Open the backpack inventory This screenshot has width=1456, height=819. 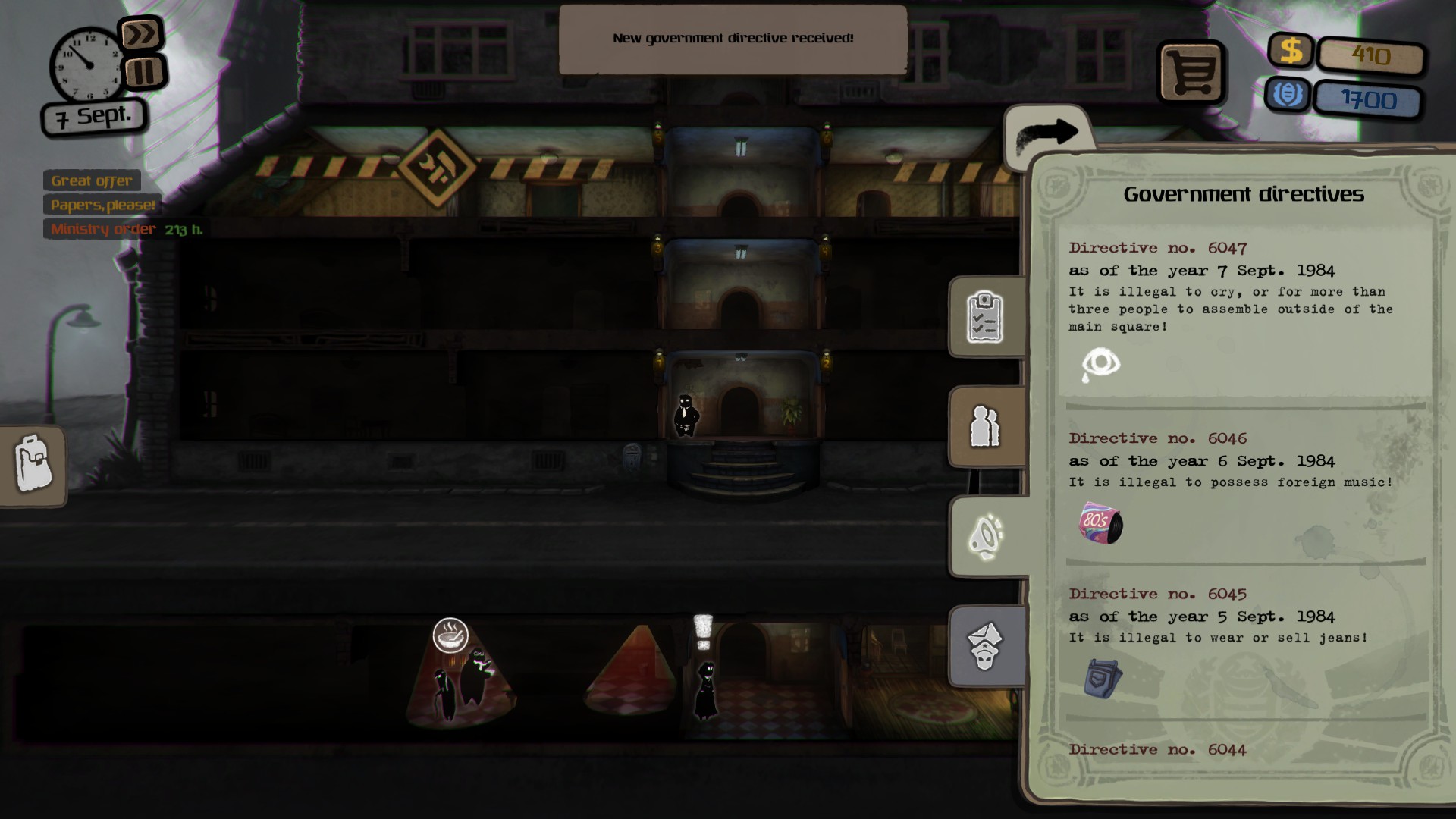click(x=33, y=463)
